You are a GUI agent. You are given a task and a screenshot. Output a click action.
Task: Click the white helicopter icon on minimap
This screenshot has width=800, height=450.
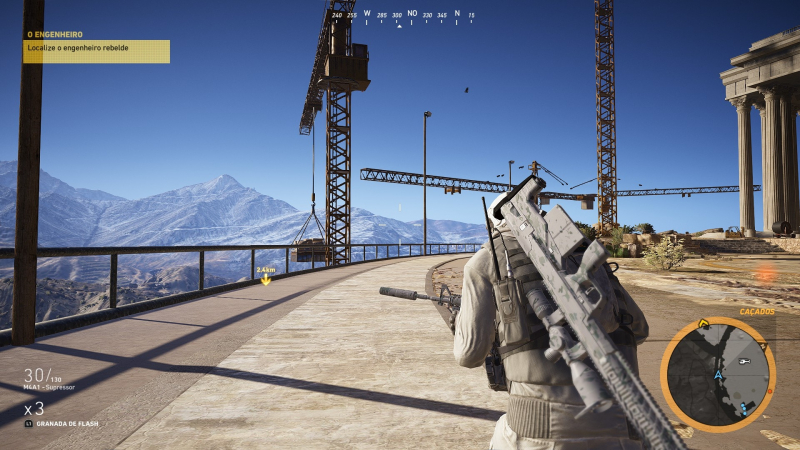pos(744,361)
